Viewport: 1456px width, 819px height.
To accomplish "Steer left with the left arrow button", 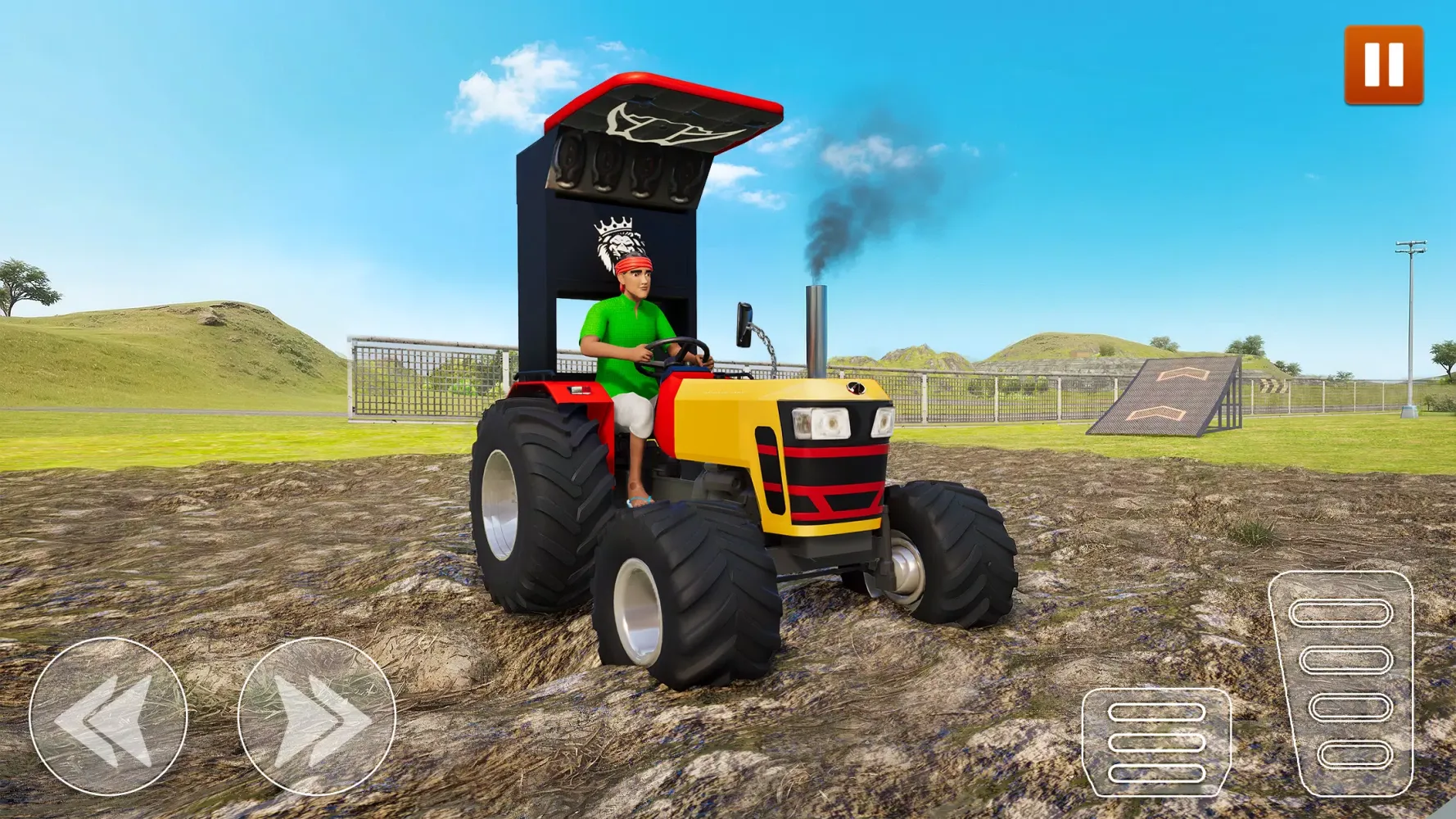I will [x=108, y=716].
